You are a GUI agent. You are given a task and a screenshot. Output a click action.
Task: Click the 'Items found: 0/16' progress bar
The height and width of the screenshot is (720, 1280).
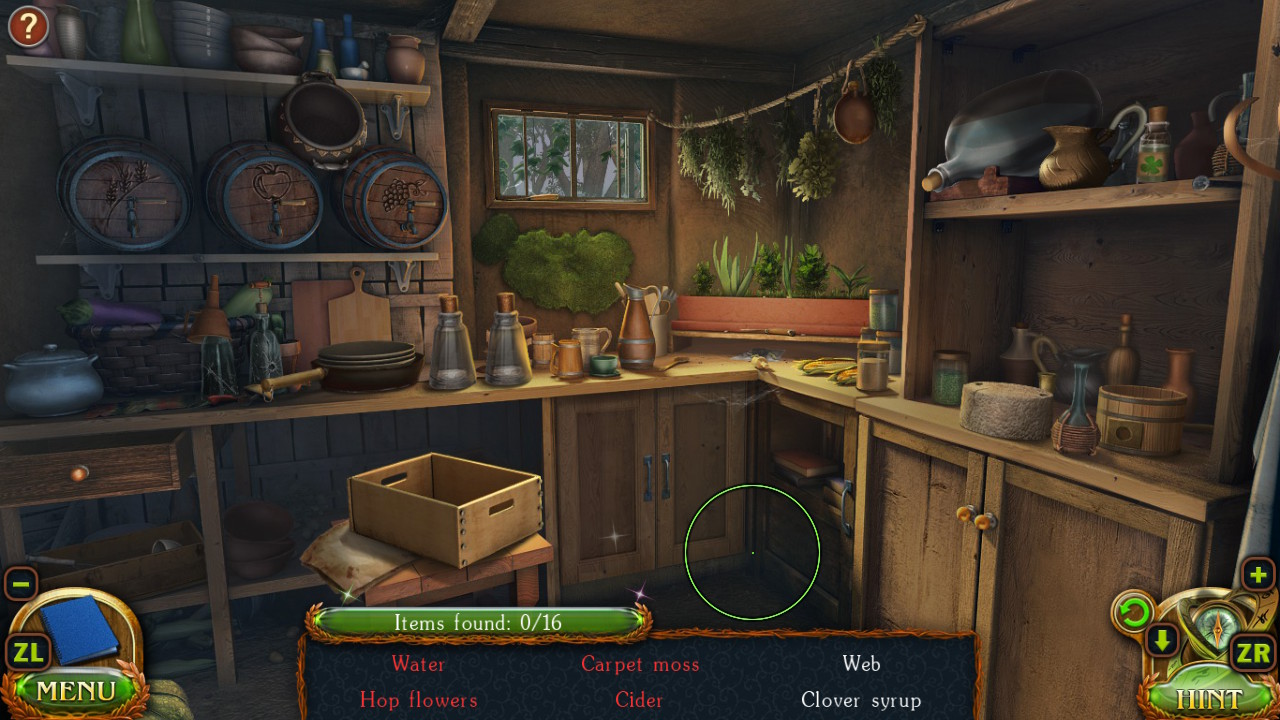click(480, 622)
